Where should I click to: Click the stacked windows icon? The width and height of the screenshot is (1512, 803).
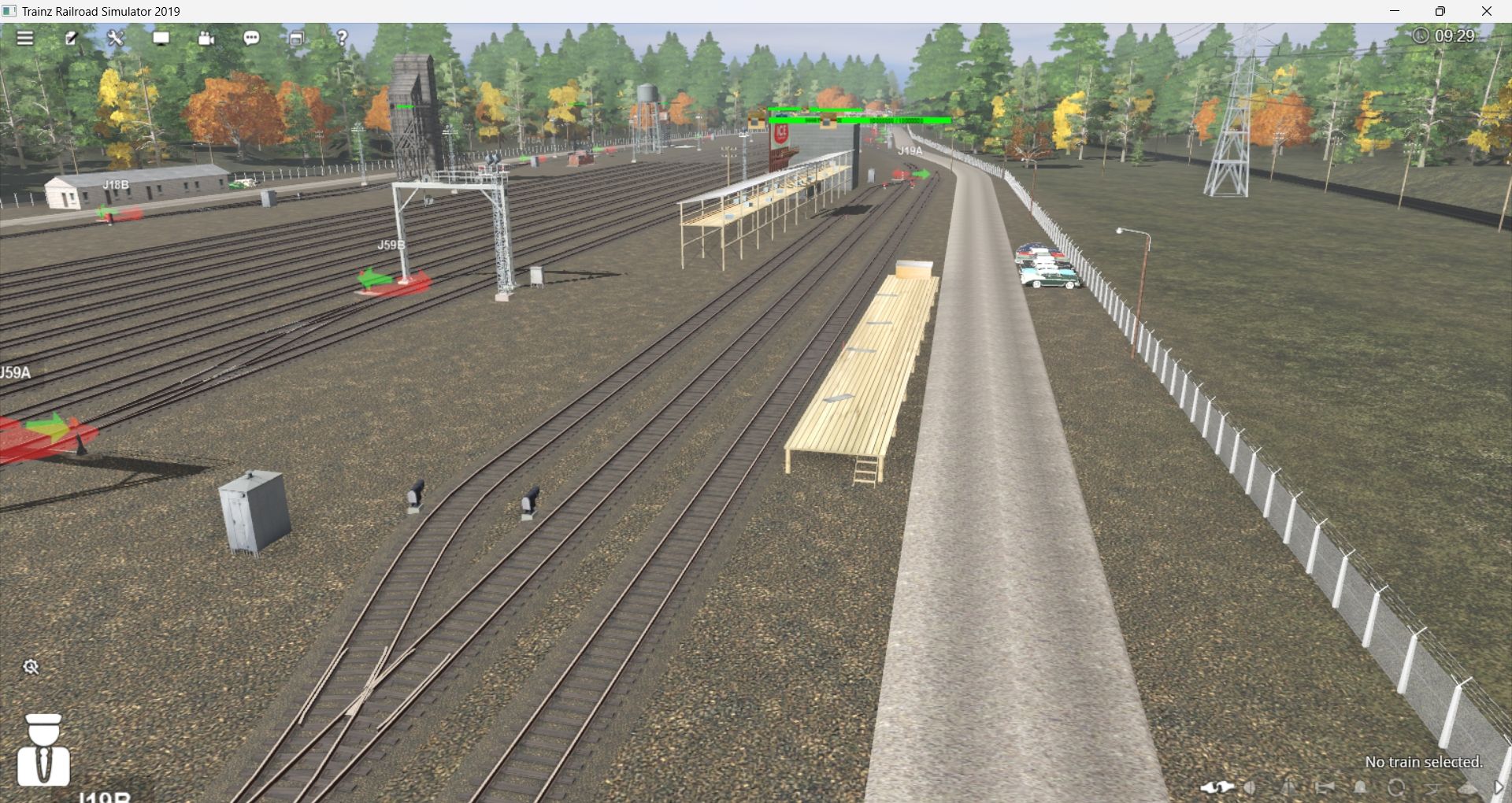[x=297, y=38]
